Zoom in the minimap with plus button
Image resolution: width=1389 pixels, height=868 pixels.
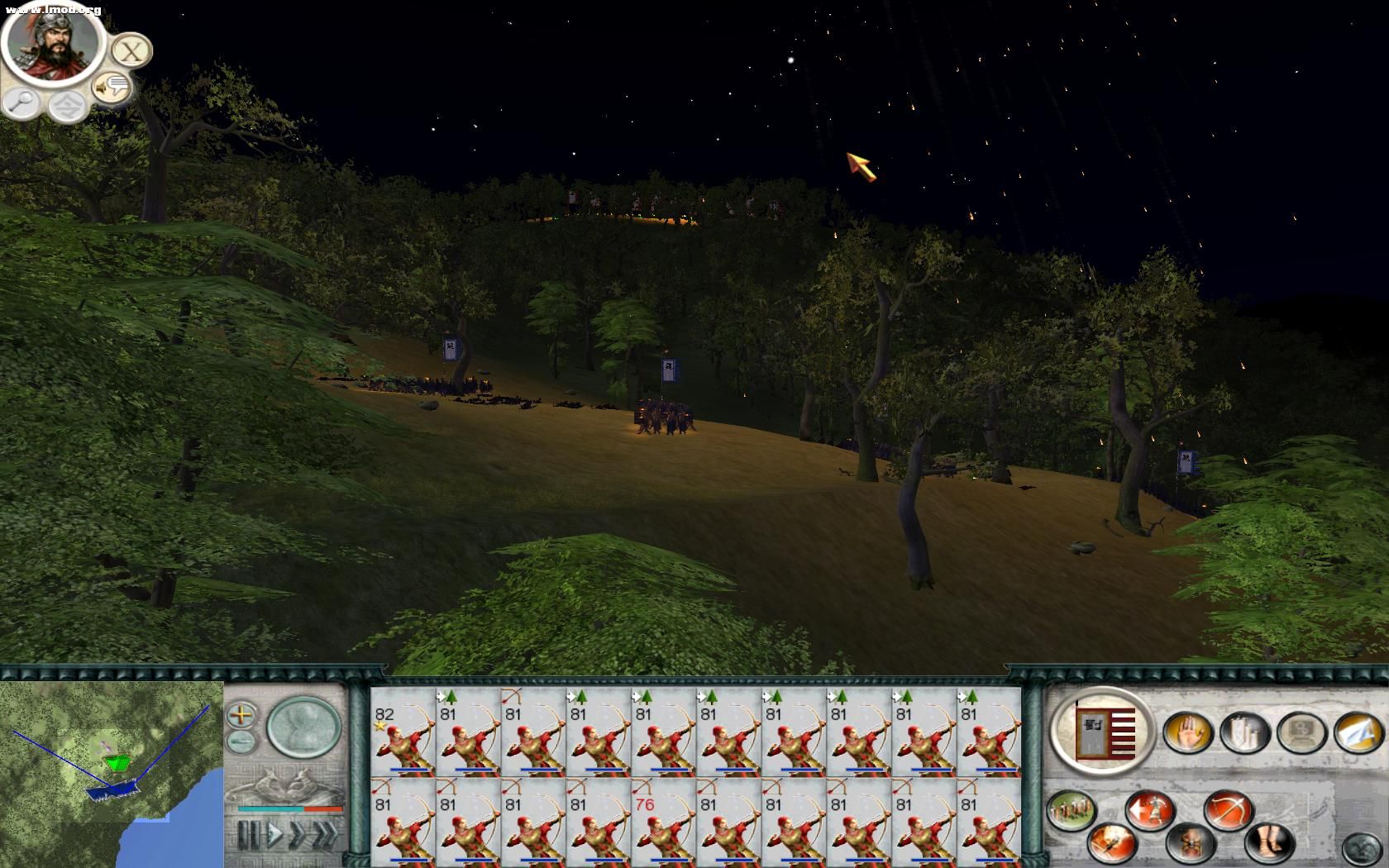click(x=241, y=714)
